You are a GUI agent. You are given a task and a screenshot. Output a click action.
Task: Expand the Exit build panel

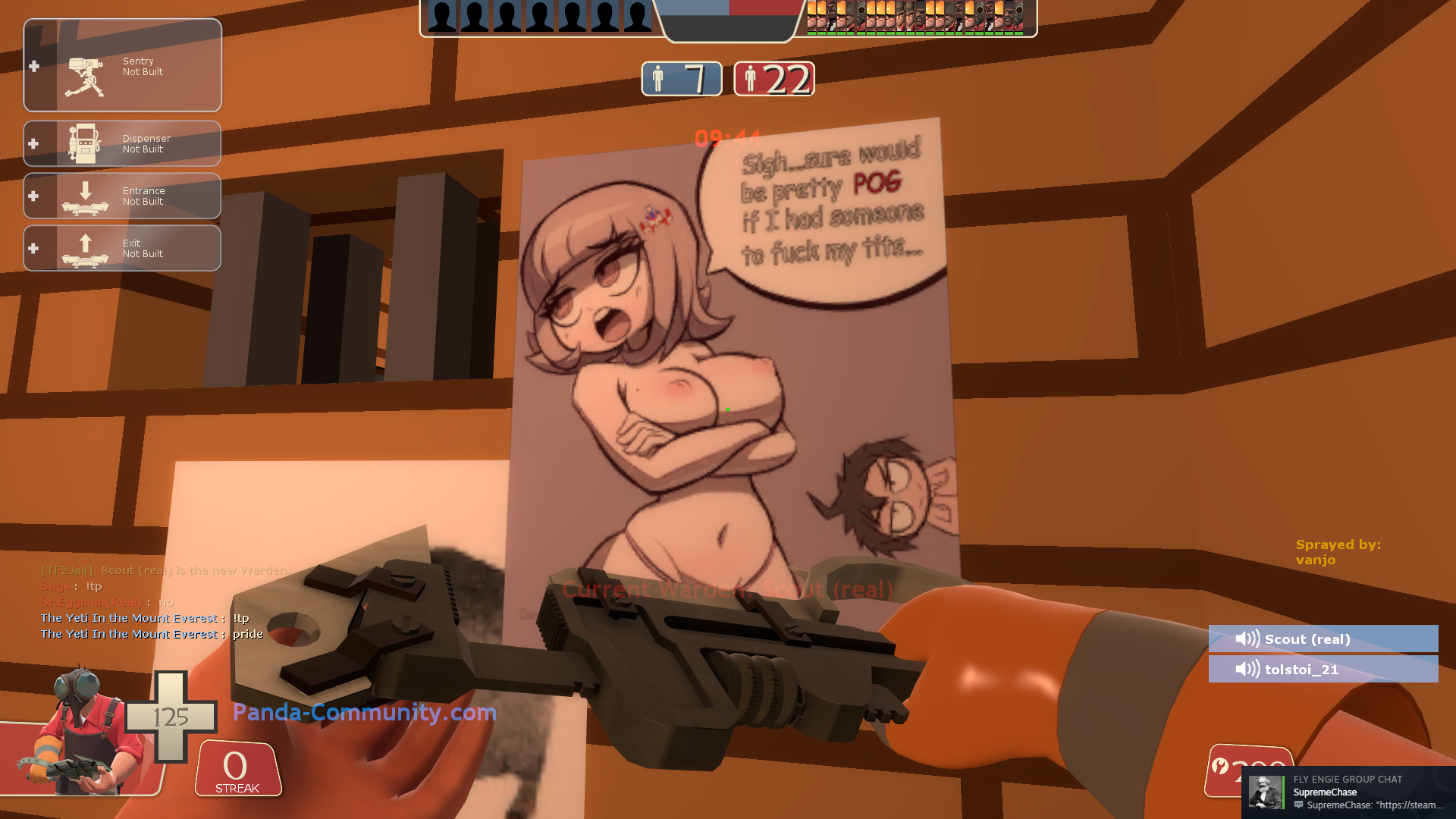(33, 248)
